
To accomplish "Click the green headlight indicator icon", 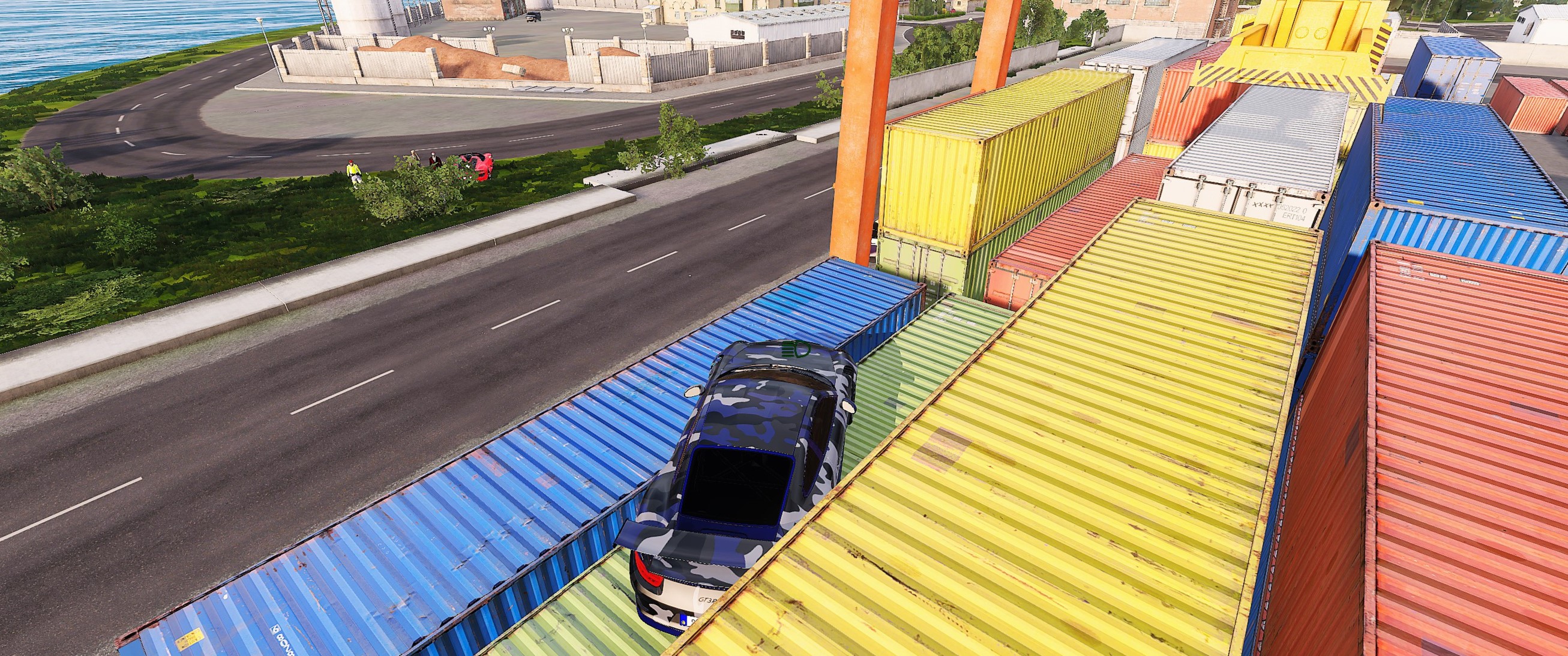I will 795,349.
